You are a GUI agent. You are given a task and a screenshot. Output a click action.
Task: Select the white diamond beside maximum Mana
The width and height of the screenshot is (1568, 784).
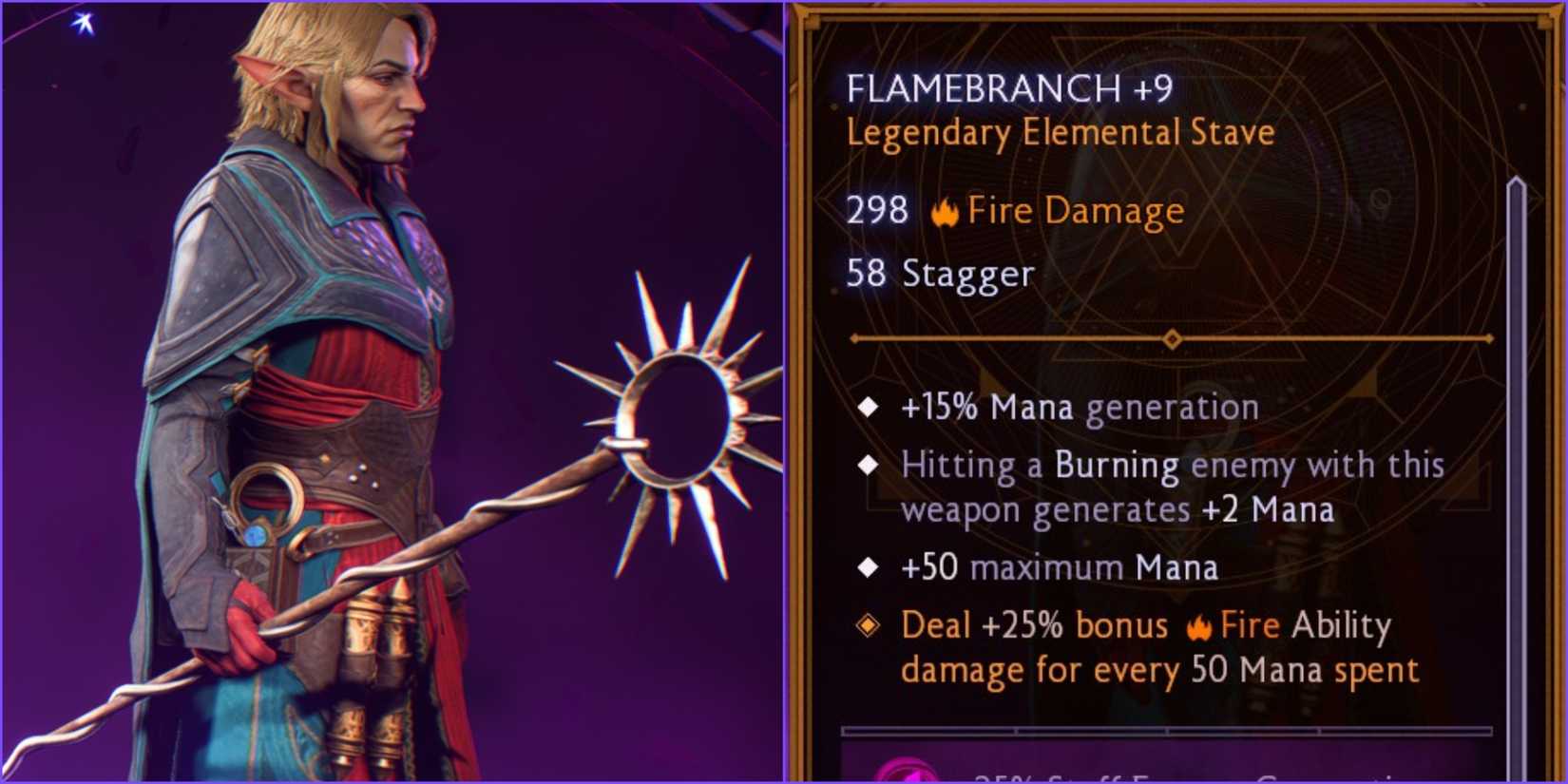(x=868, y=566)
